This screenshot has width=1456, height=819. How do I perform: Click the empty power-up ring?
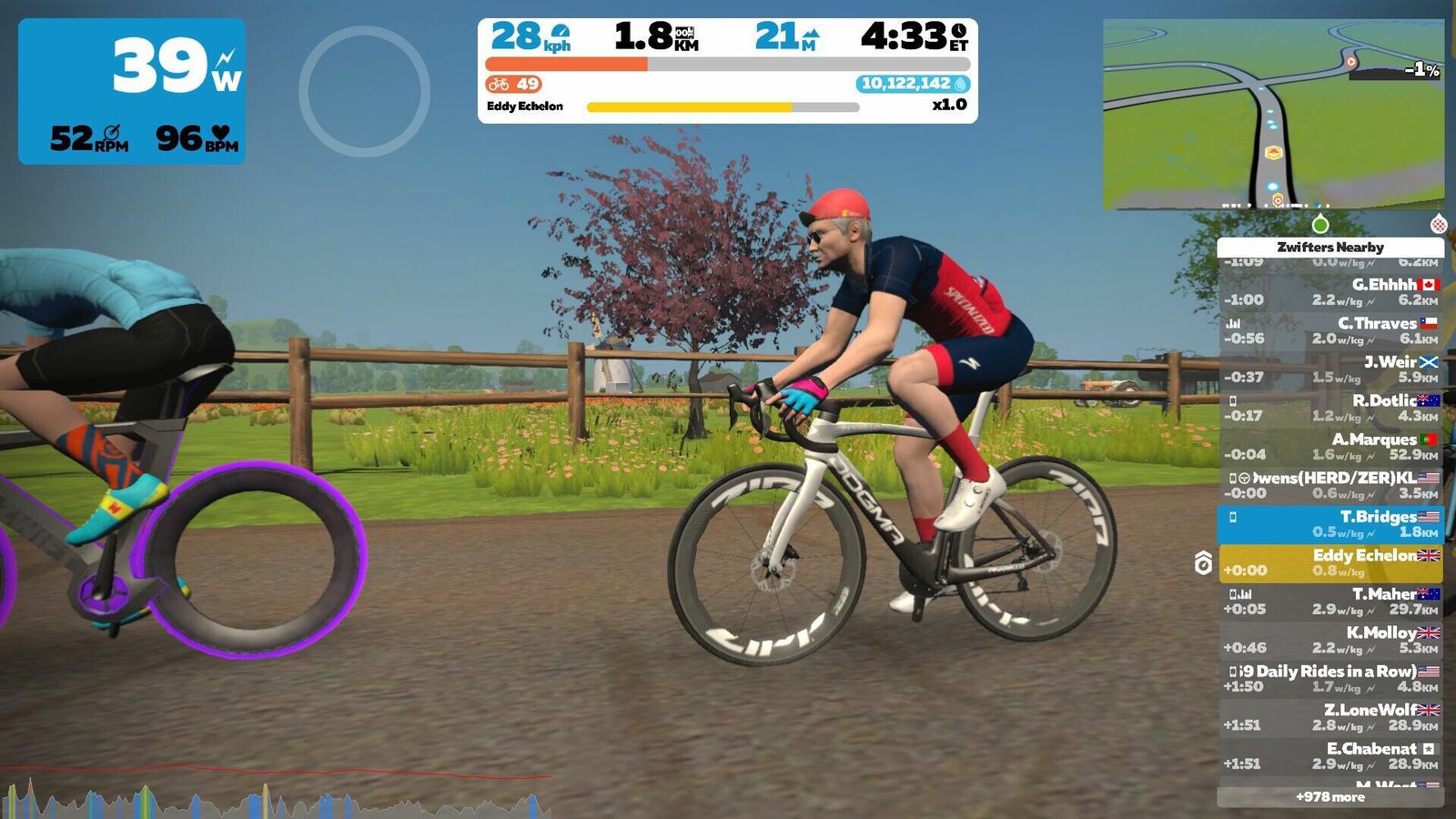tap(364, 91)
